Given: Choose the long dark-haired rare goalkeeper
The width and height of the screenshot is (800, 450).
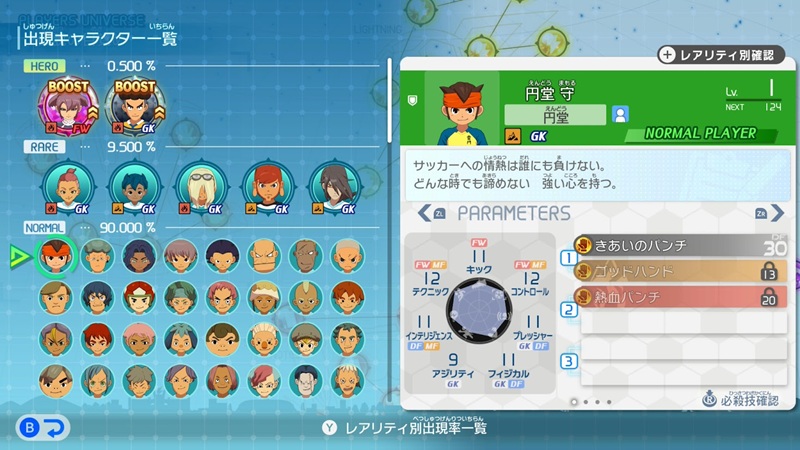Looking at the screenshot, I should 331,187.
